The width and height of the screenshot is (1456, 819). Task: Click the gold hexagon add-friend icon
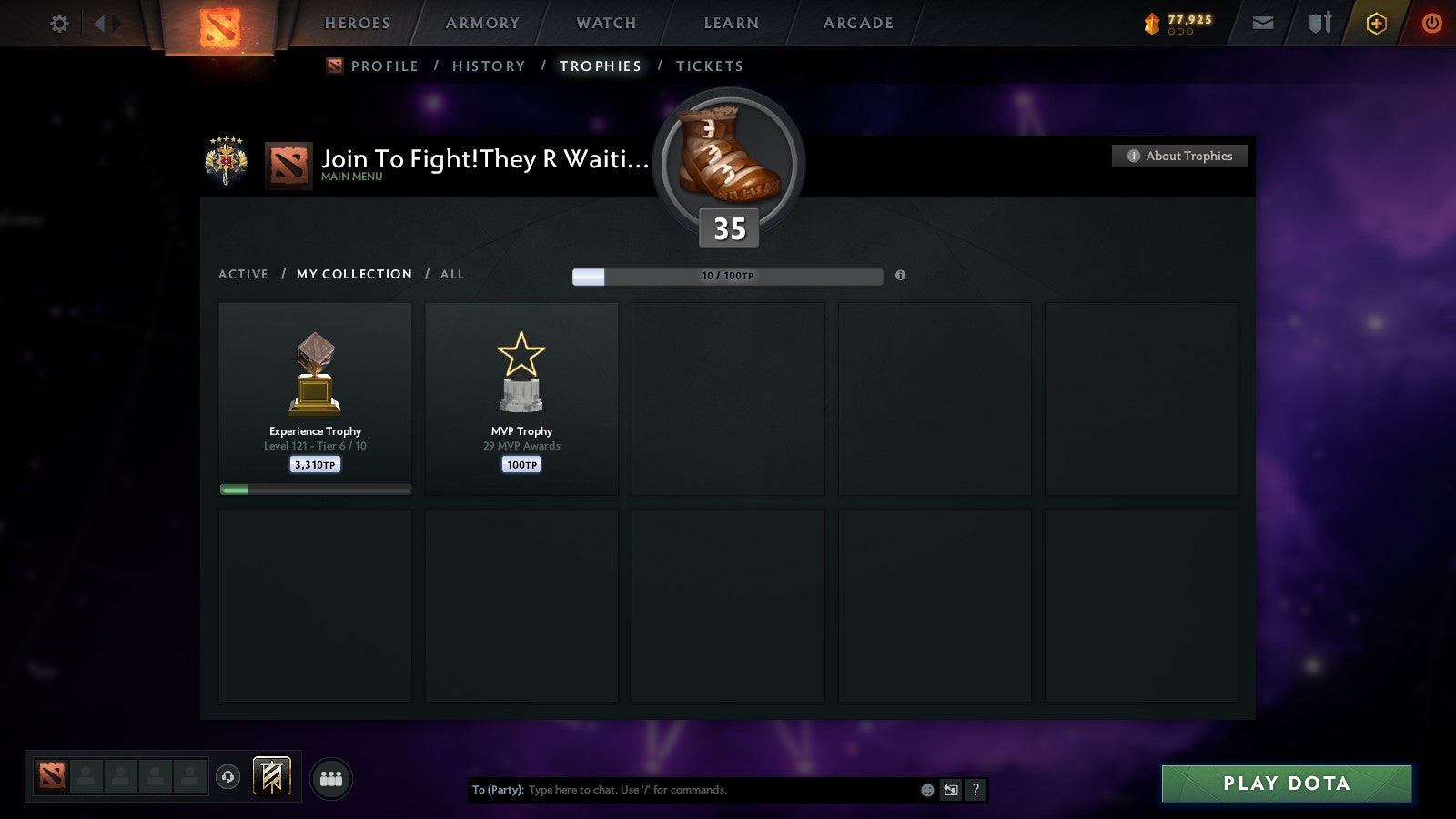coord(1377,23)
